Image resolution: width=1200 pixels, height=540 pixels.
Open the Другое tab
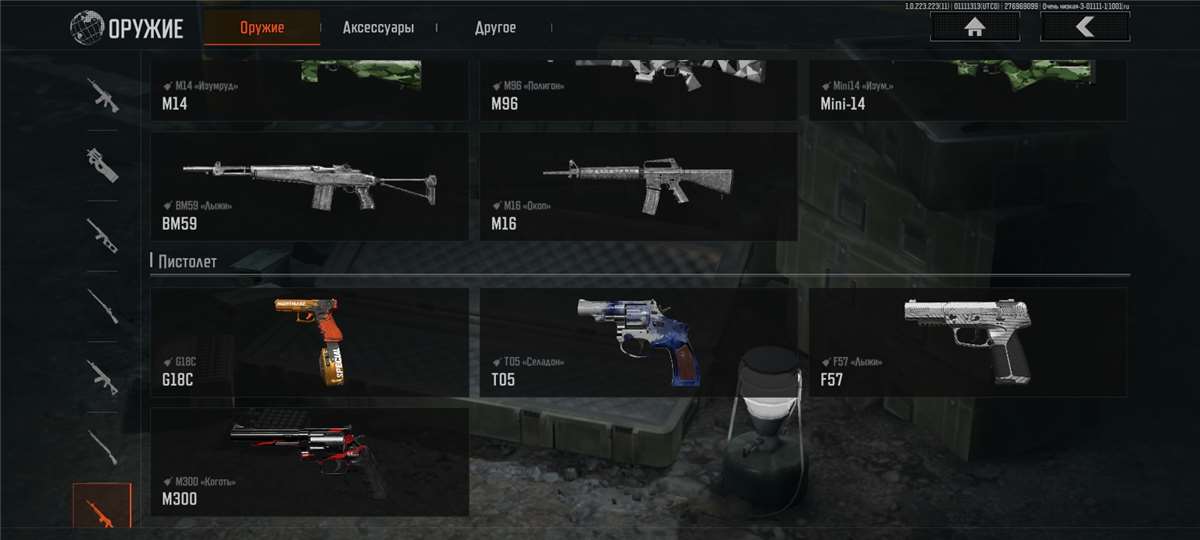pyautogui.click(x=495, y=28)
